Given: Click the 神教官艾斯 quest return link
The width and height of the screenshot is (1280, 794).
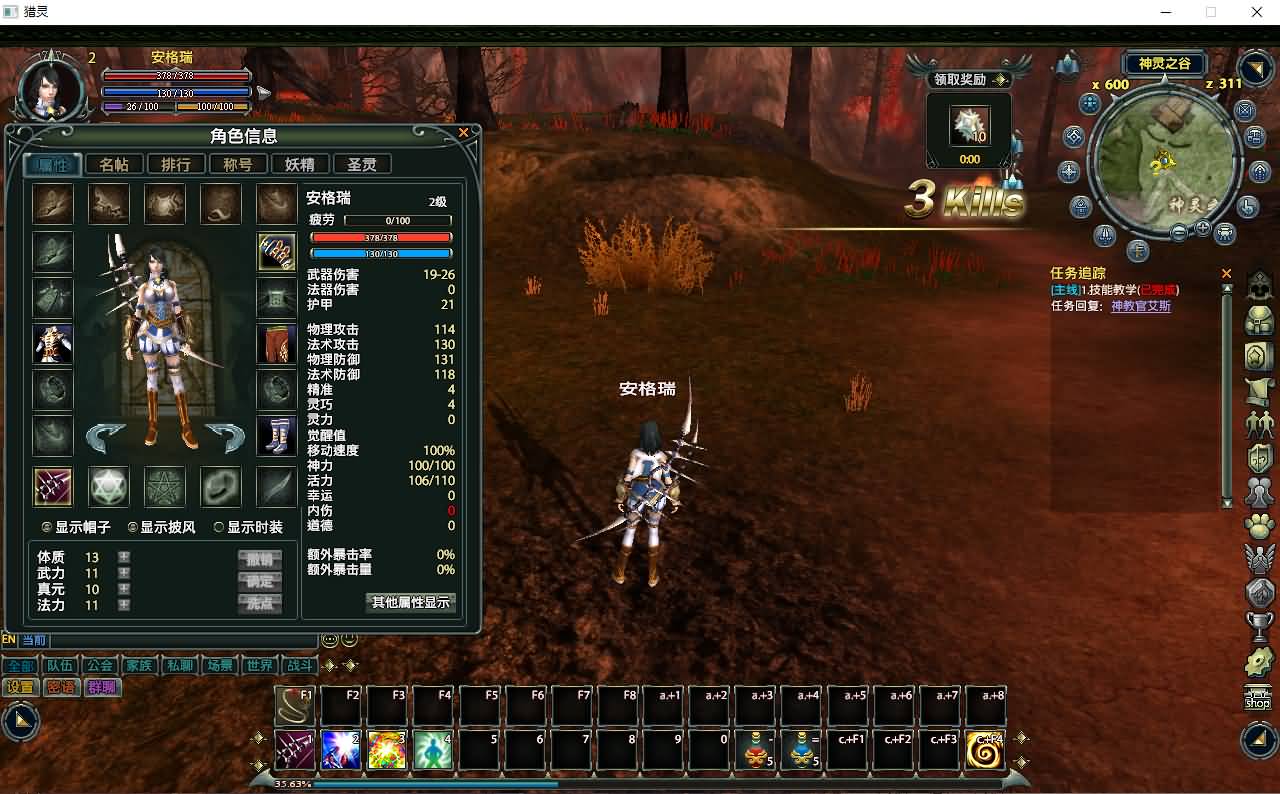Looking at the screenshot, I should (x=1141, y=303).
